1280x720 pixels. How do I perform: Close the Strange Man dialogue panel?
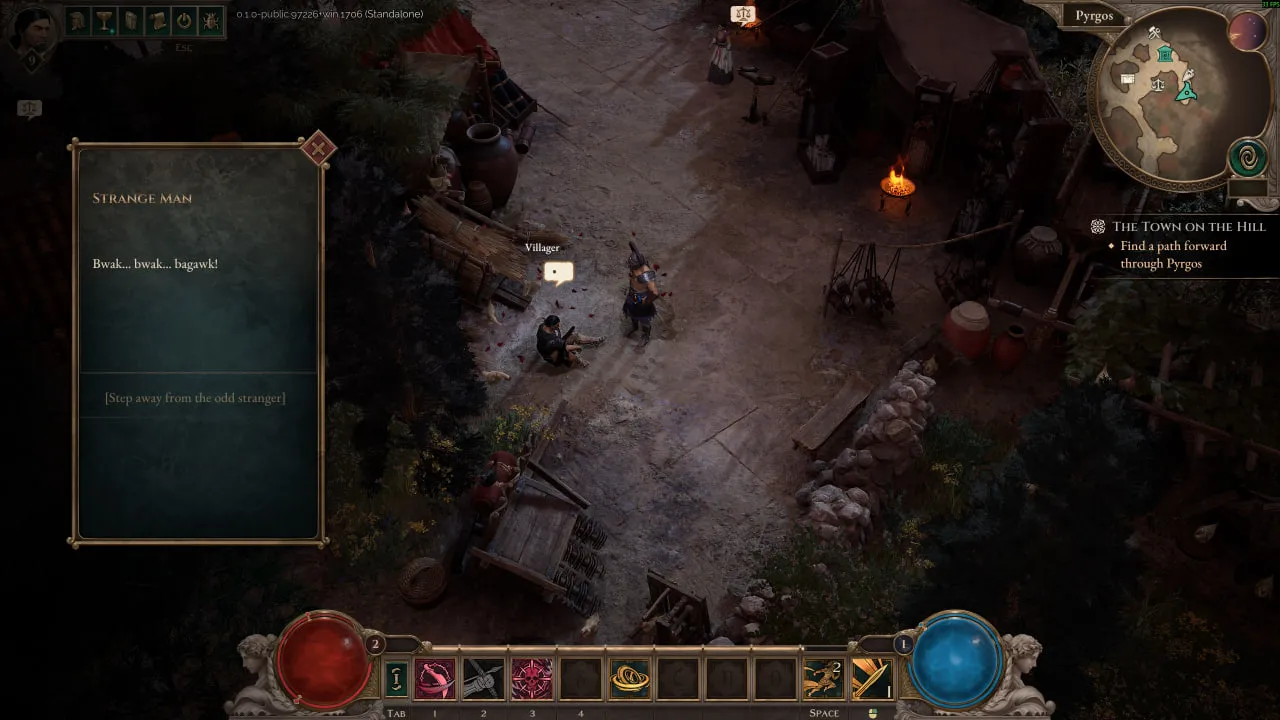coord(318,150)
